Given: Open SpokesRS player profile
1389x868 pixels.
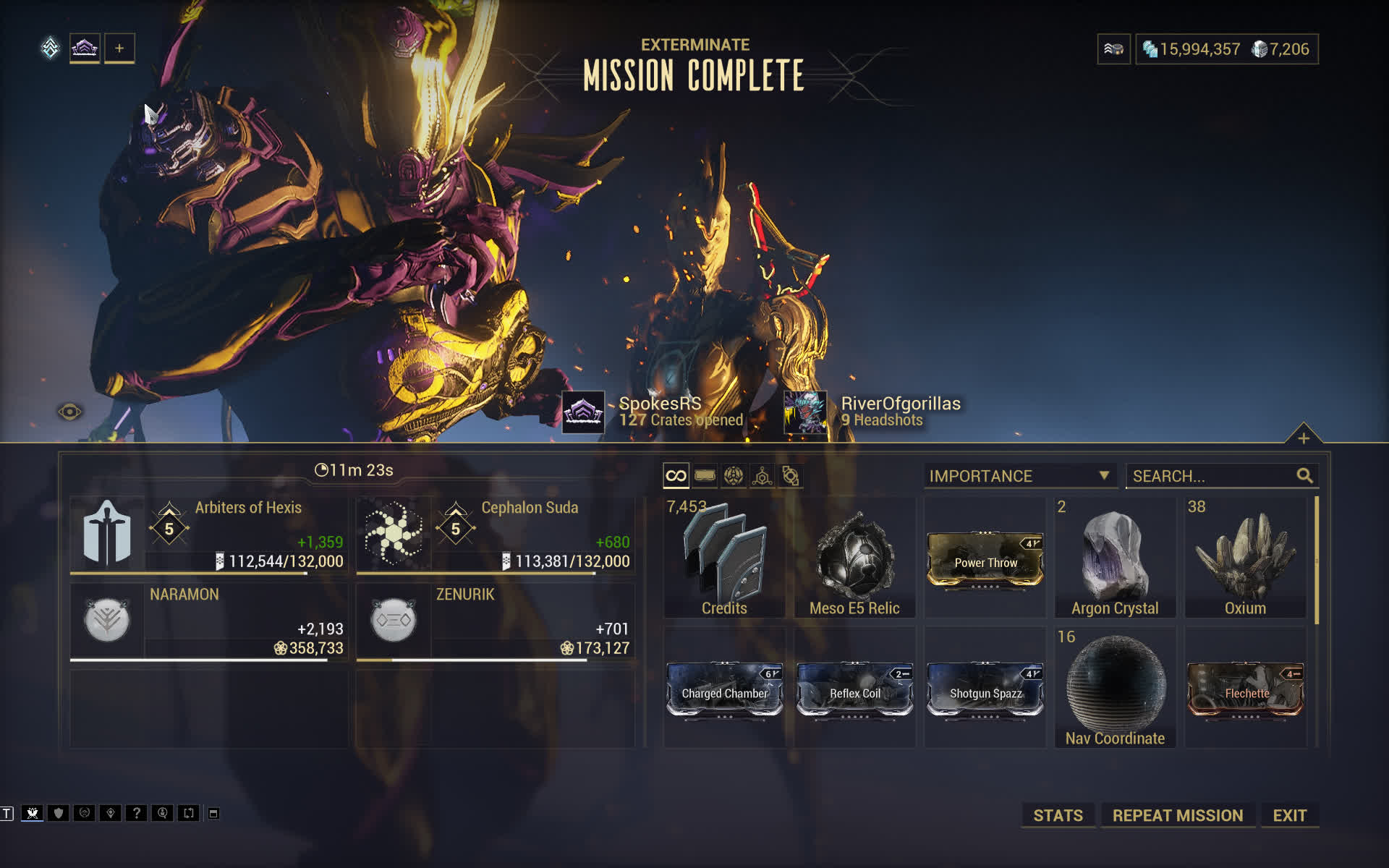Looking at the screenshot, I should [x=584, y=412].
